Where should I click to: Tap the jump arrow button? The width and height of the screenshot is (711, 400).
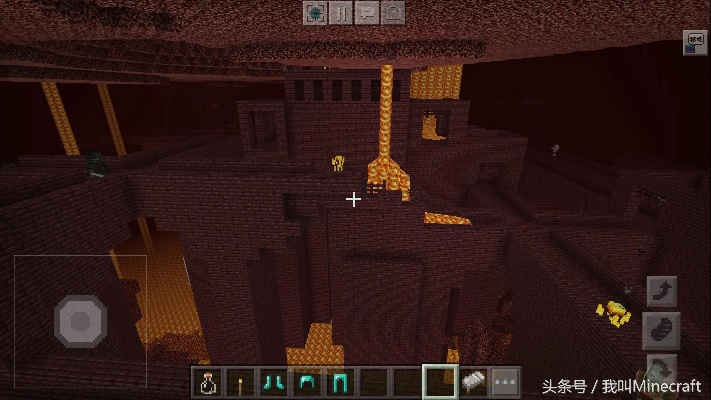662,291
